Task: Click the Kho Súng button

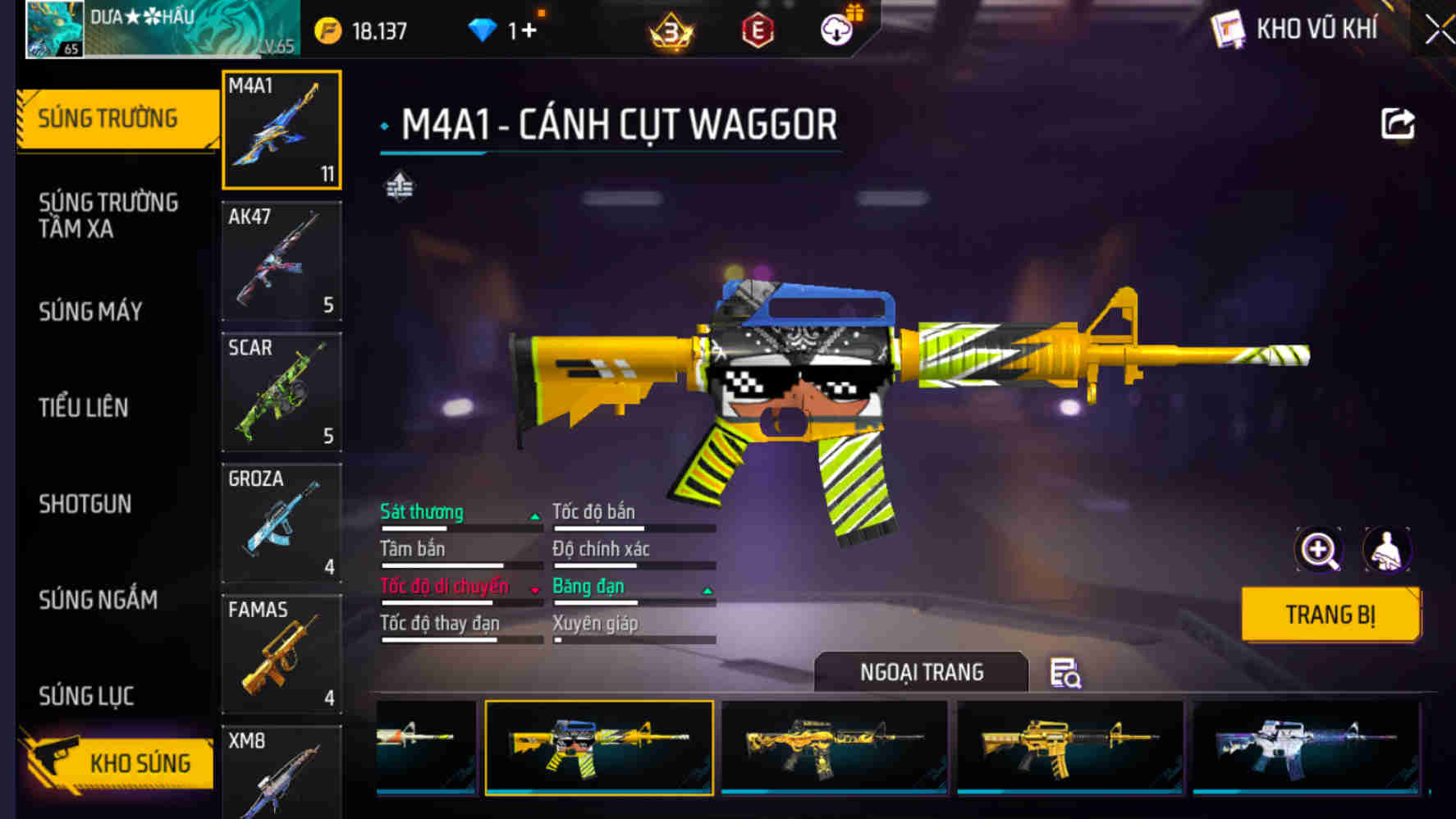Action: [x=121, y=762]
